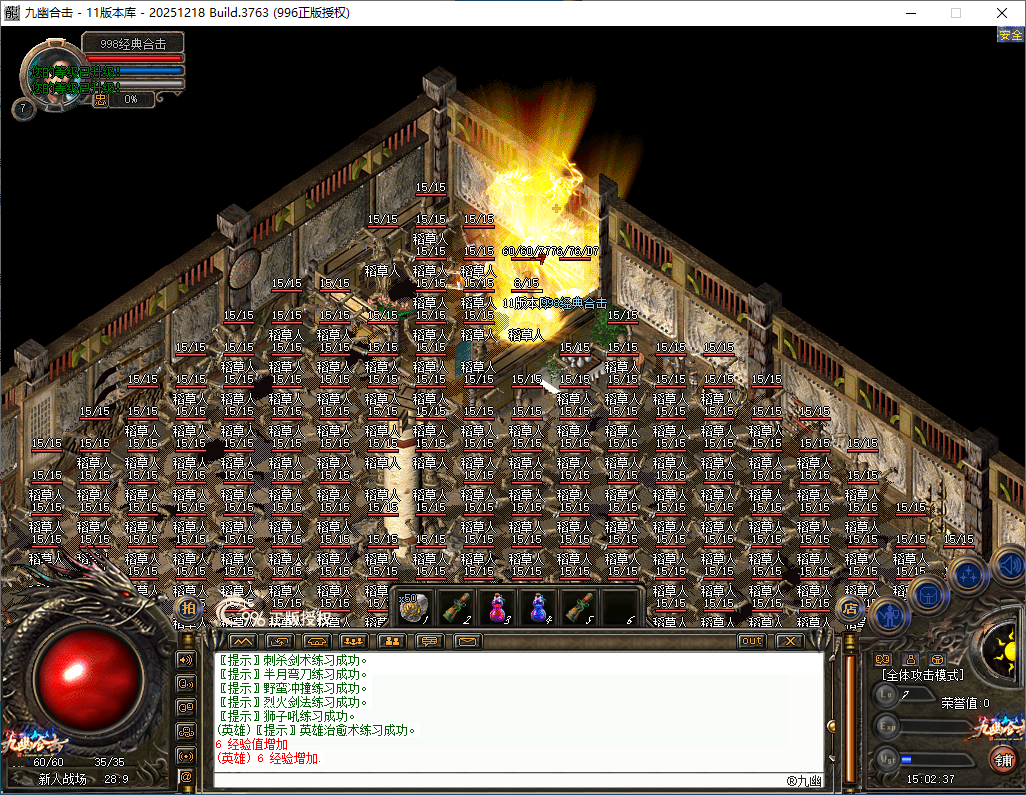Select the scroll stack in hotbar slot 1
Viewport: 1026px width, 795px height.
(415, 607)
